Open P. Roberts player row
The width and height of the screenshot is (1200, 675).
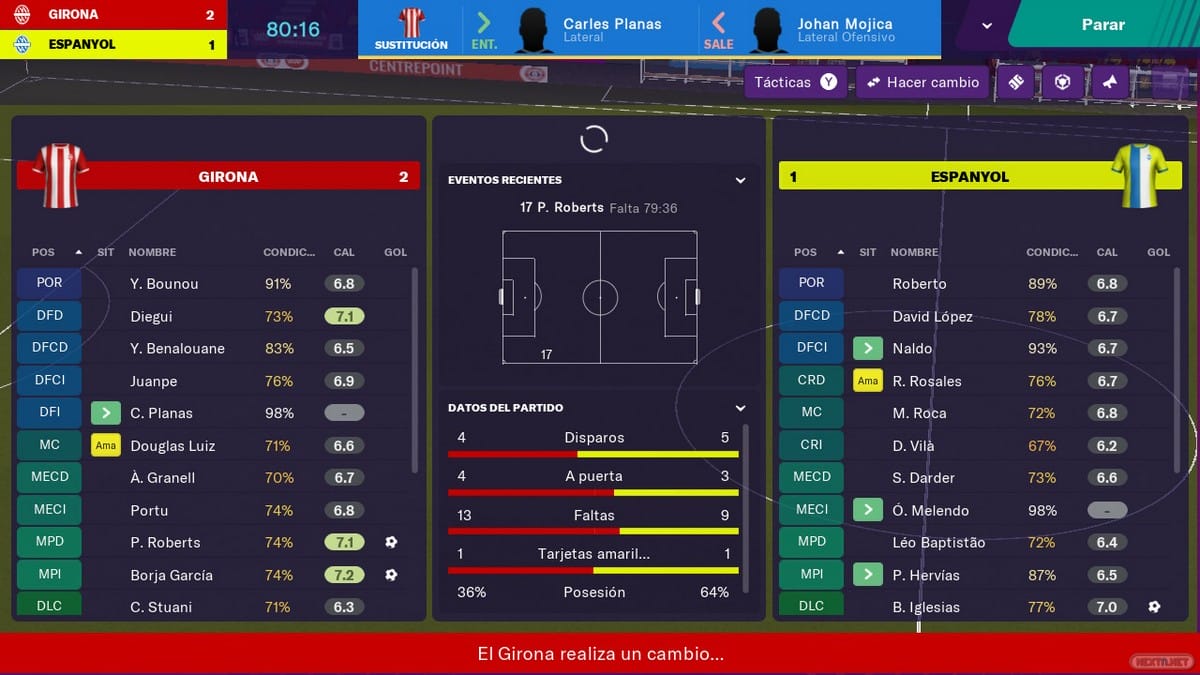coord(165,542)
